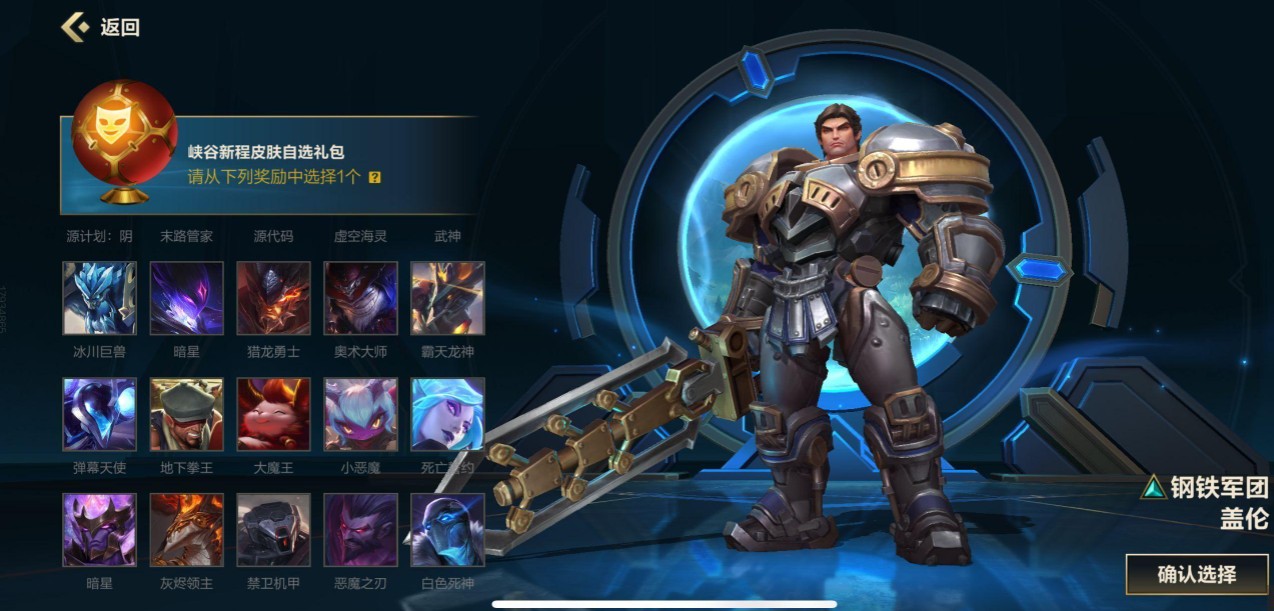Image resolution: width=1274 pixels, height=611 pixels.
Task: Choose the 猎龙勇士 skin thumbnail
Action: point(274,298)
